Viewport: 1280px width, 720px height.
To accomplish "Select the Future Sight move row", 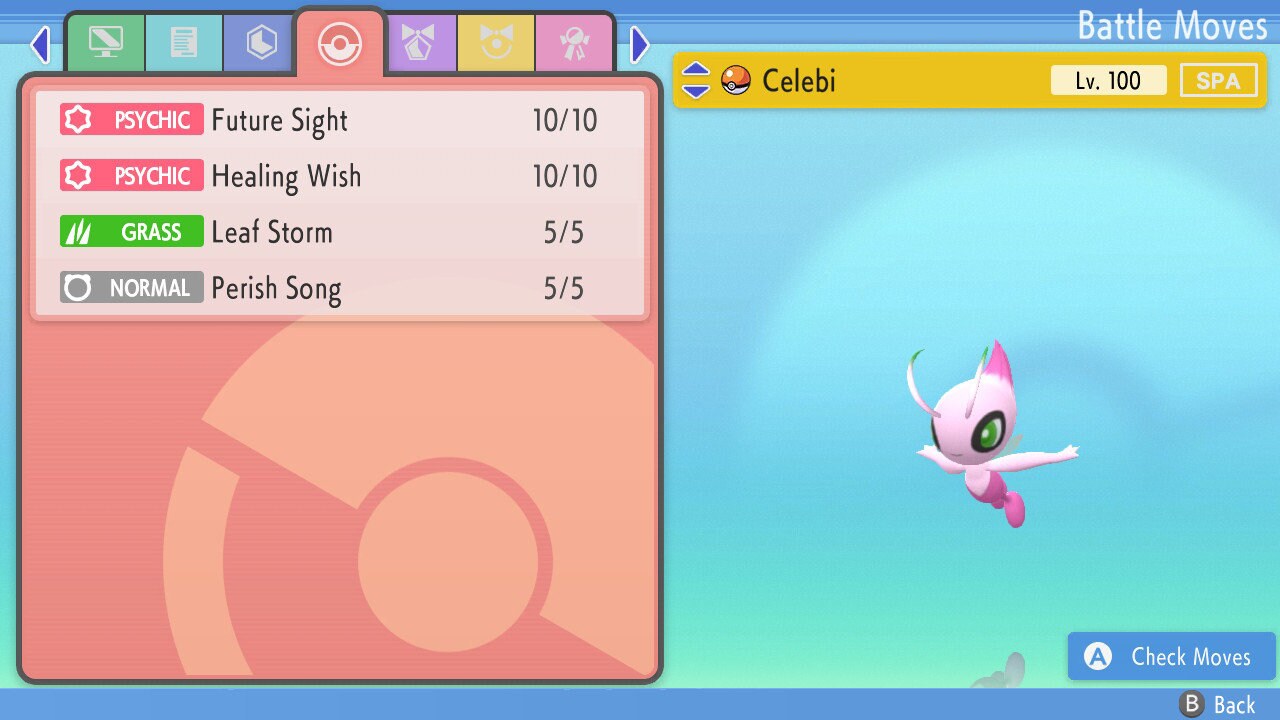I will point(340,120).
